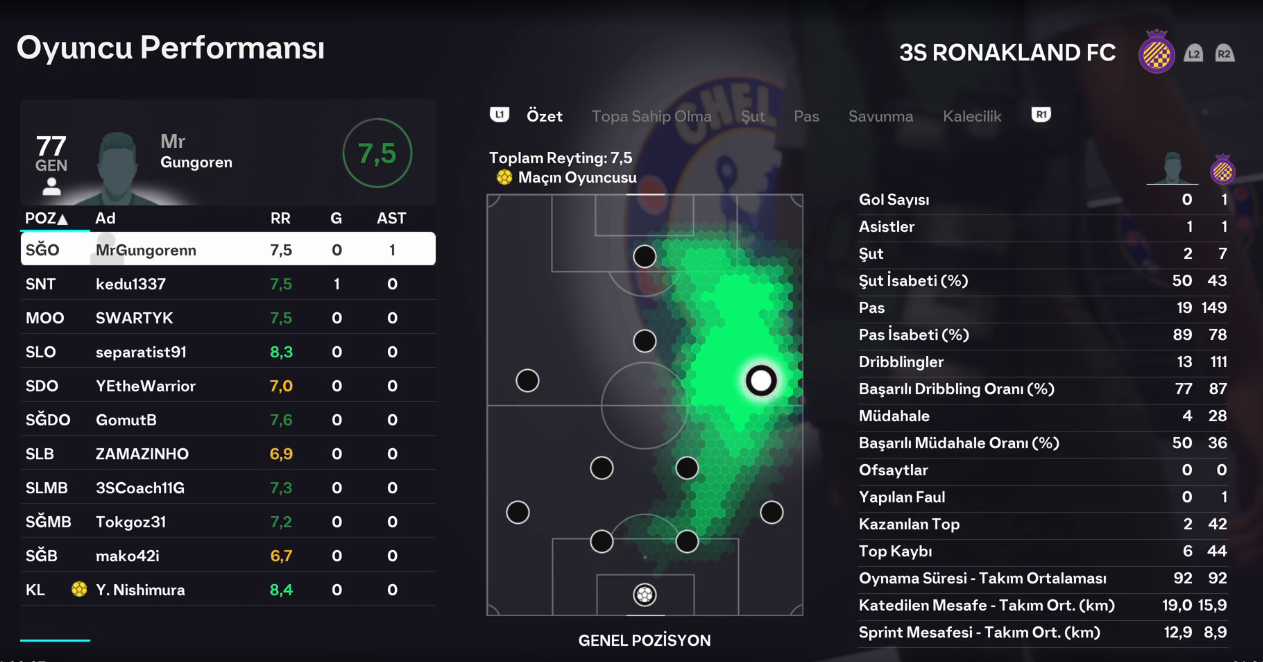Show the Pas tab
Image resolution: width=1263 pixels, height=662 pixels.
(806, 116)
